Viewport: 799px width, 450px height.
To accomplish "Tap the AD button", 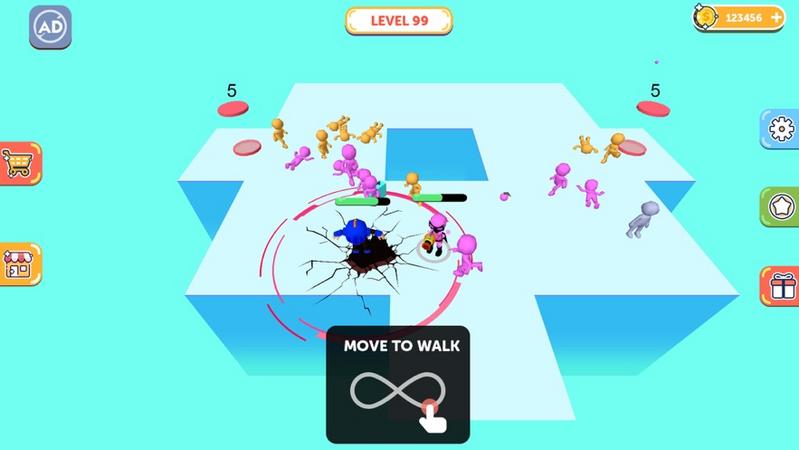I will tap(49, 28).
